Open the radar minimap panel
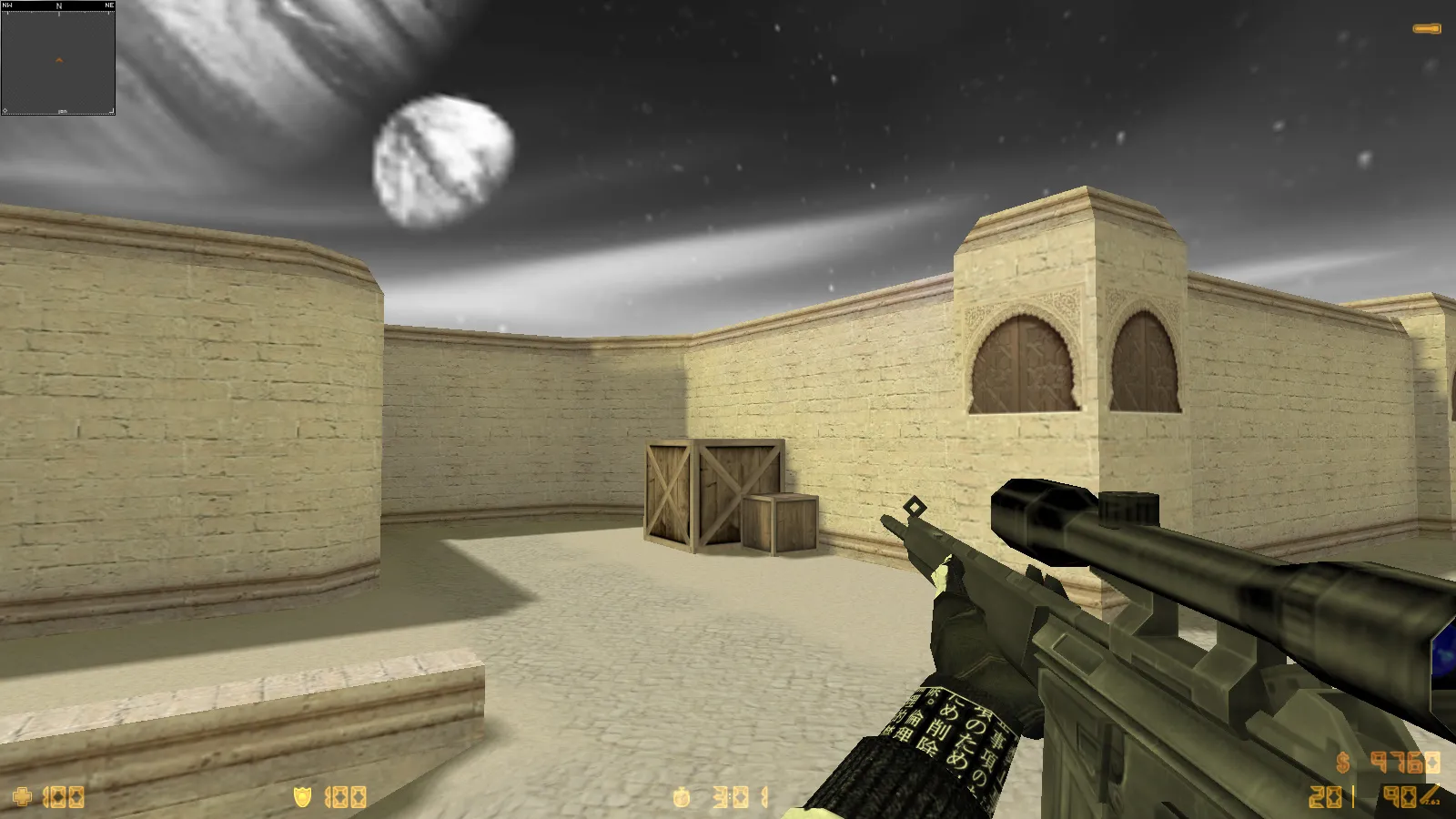The image size is (1456, 819). tap(58, 64)
